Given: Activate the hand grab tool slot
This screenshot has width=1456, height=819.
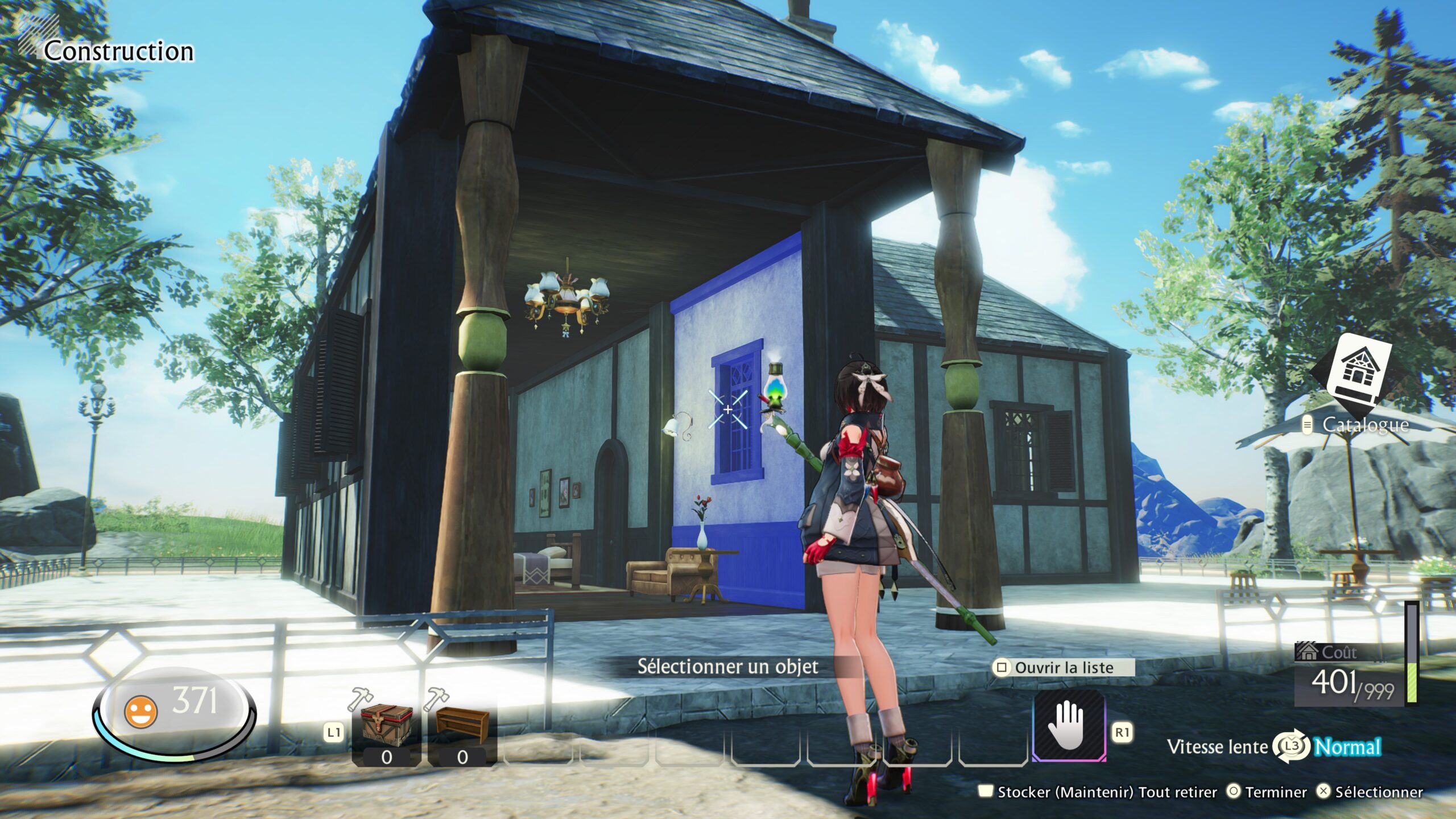Looking at the screenshot, I should pyautogui.click(x=1069, y=726).
